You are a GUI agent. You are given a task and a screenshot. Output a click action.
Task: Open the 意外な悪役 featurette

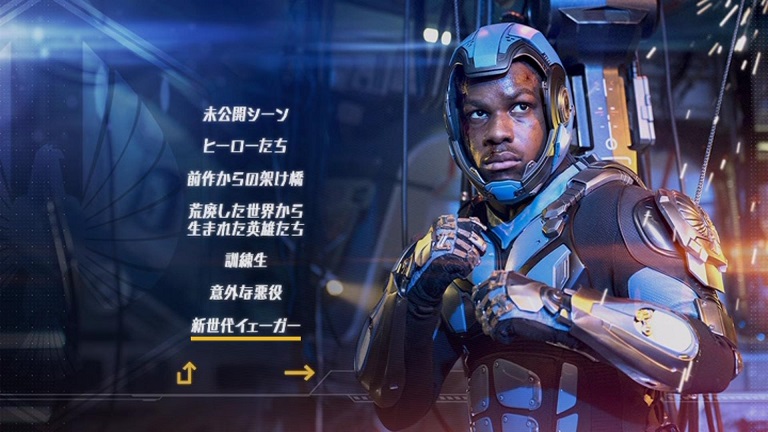coord(245,293)
